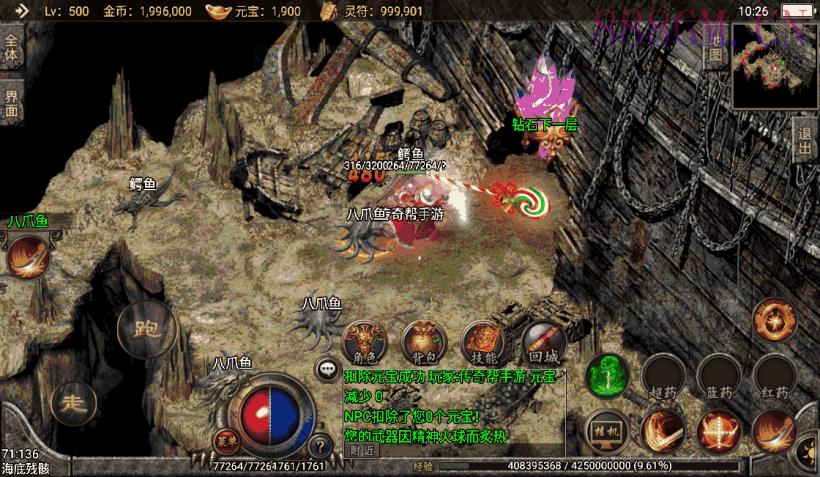Open the 技能 skills menu

pyautogui.click(x=482, y=340)
